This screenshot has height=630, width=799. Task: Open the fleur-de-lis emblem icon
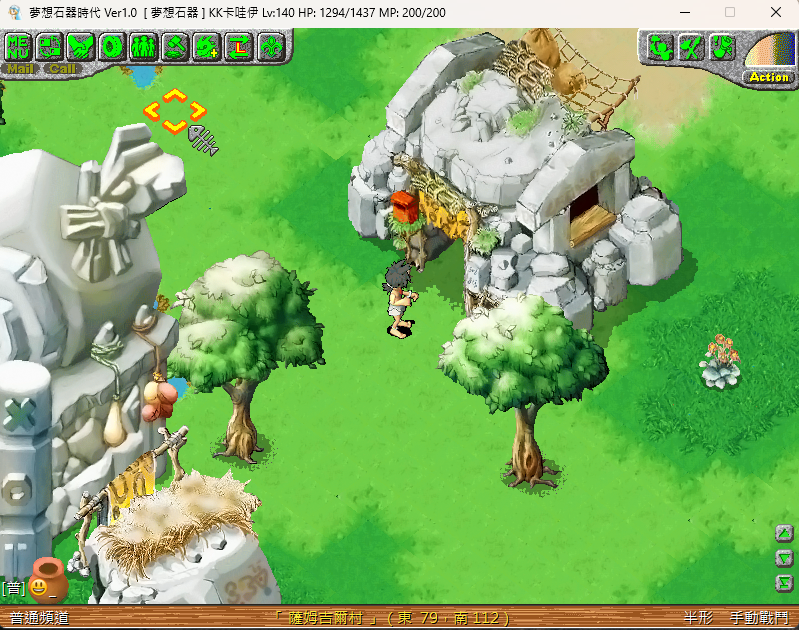tap(270, 46)
